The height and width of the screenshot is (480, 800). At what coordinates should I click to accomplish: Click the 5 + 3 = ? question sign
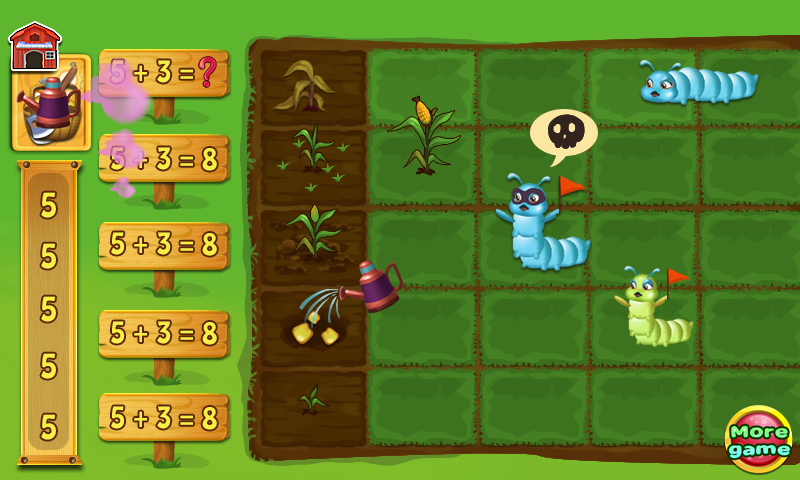point(164,73)
